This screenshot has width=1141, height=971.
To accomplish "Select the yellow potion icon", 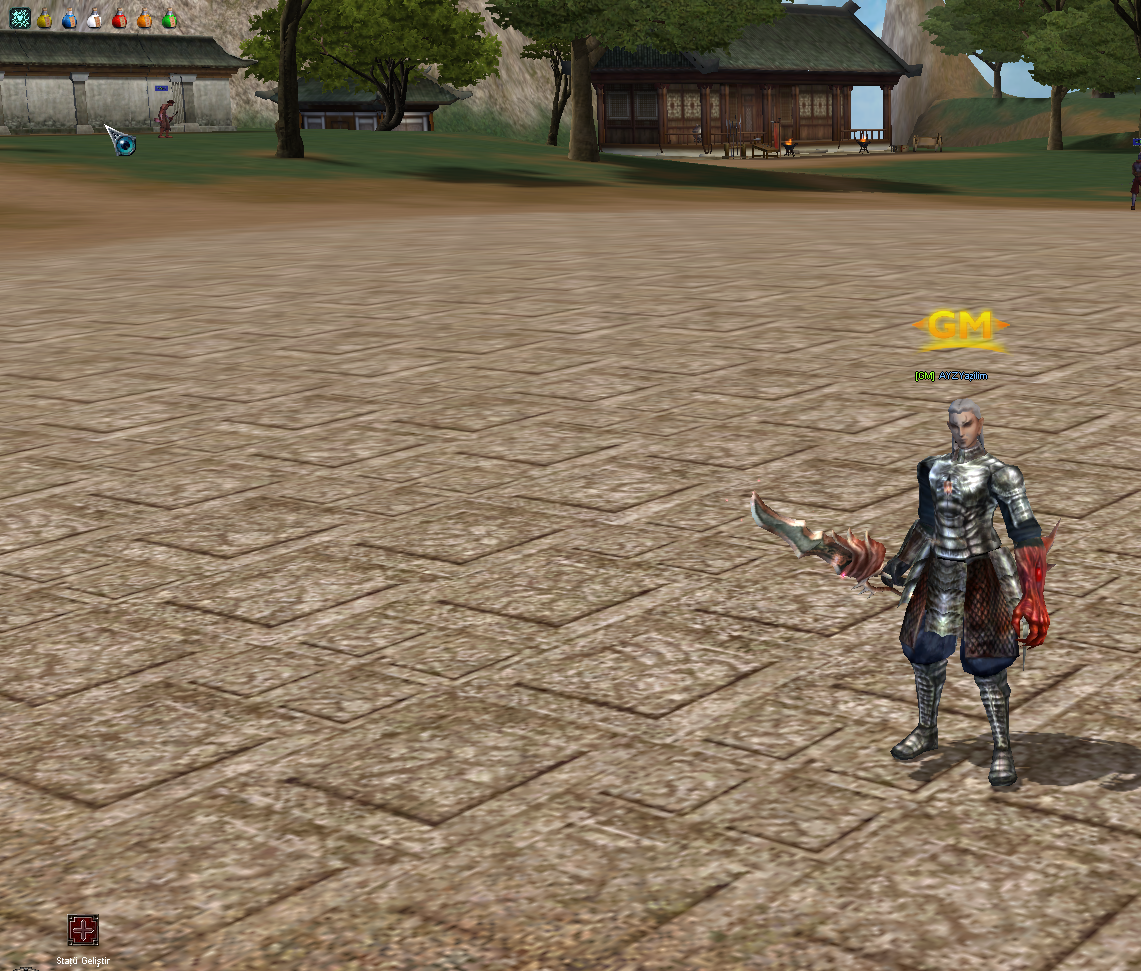I will (45, 19).
